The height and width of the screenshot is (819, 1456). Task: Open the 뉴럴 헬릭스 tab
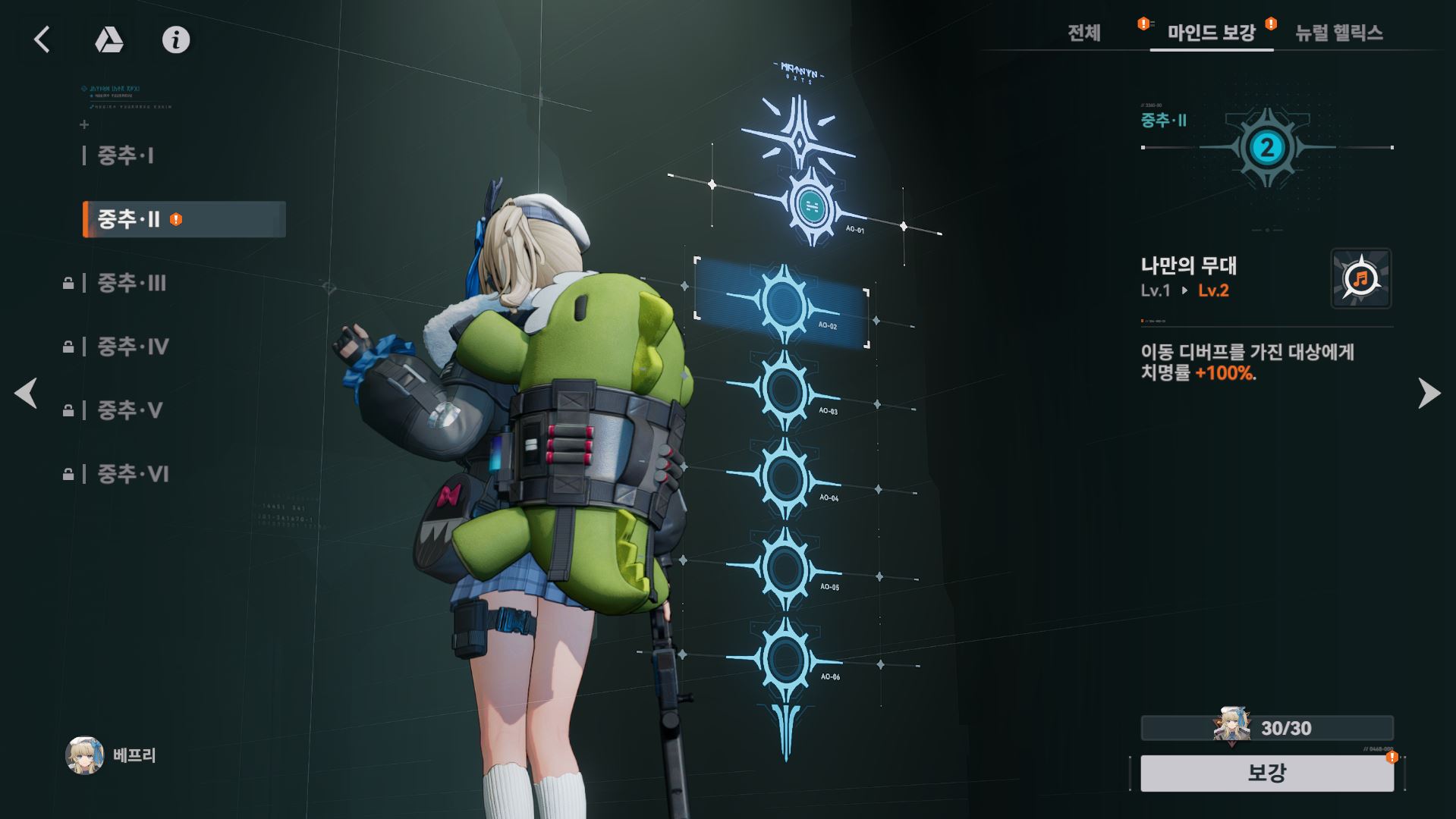1338,33
